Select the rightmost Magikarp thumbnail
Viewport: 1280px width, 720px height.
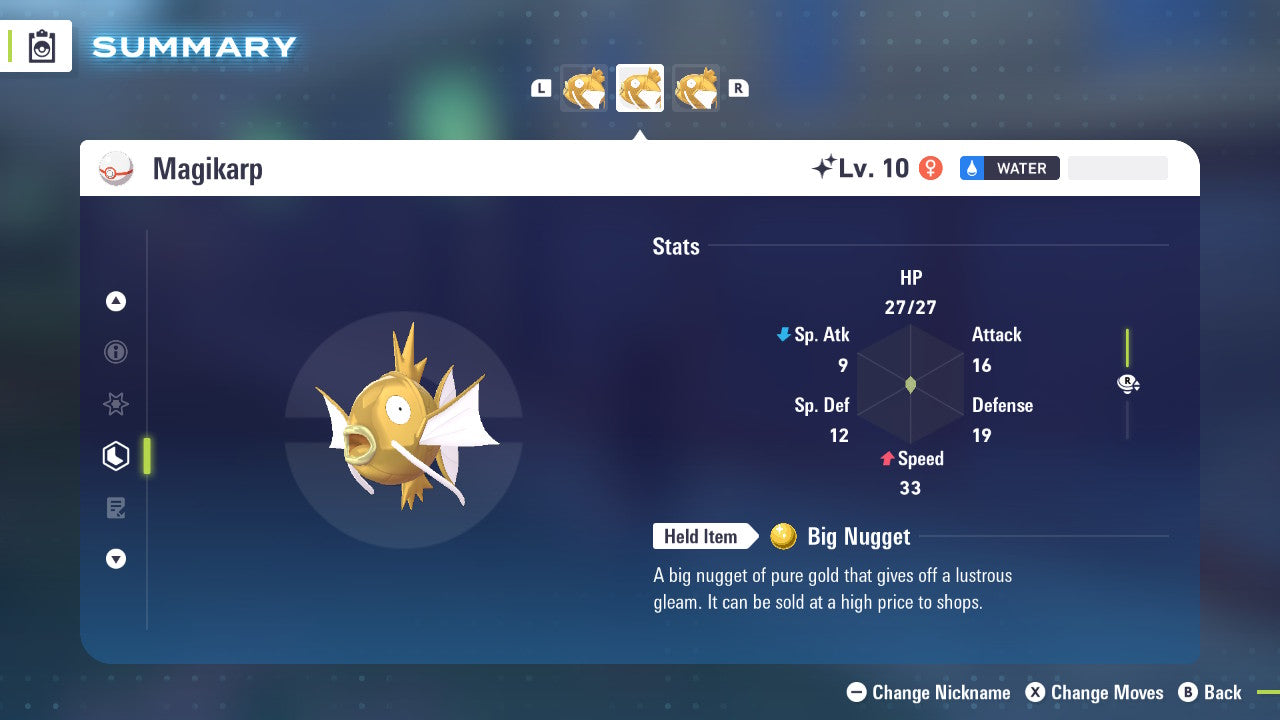(x=695, y=88)
